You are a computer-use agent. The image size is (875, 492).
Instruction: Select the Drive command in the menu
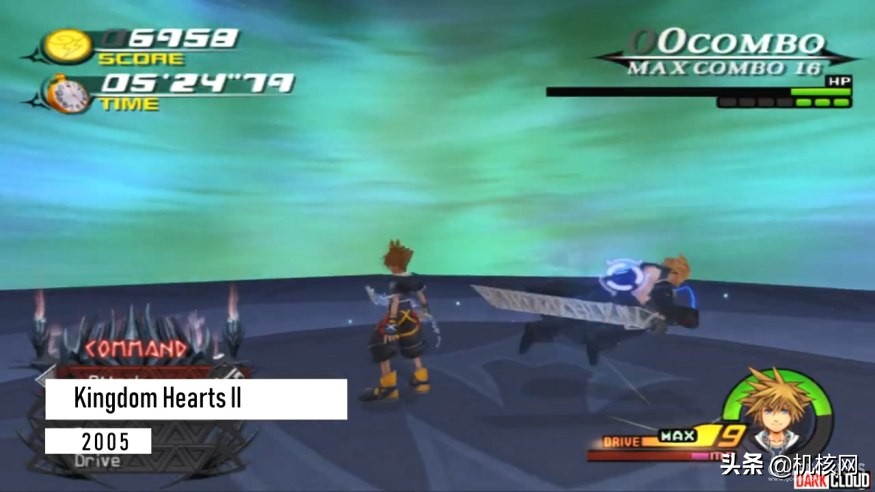coord(97,461)
